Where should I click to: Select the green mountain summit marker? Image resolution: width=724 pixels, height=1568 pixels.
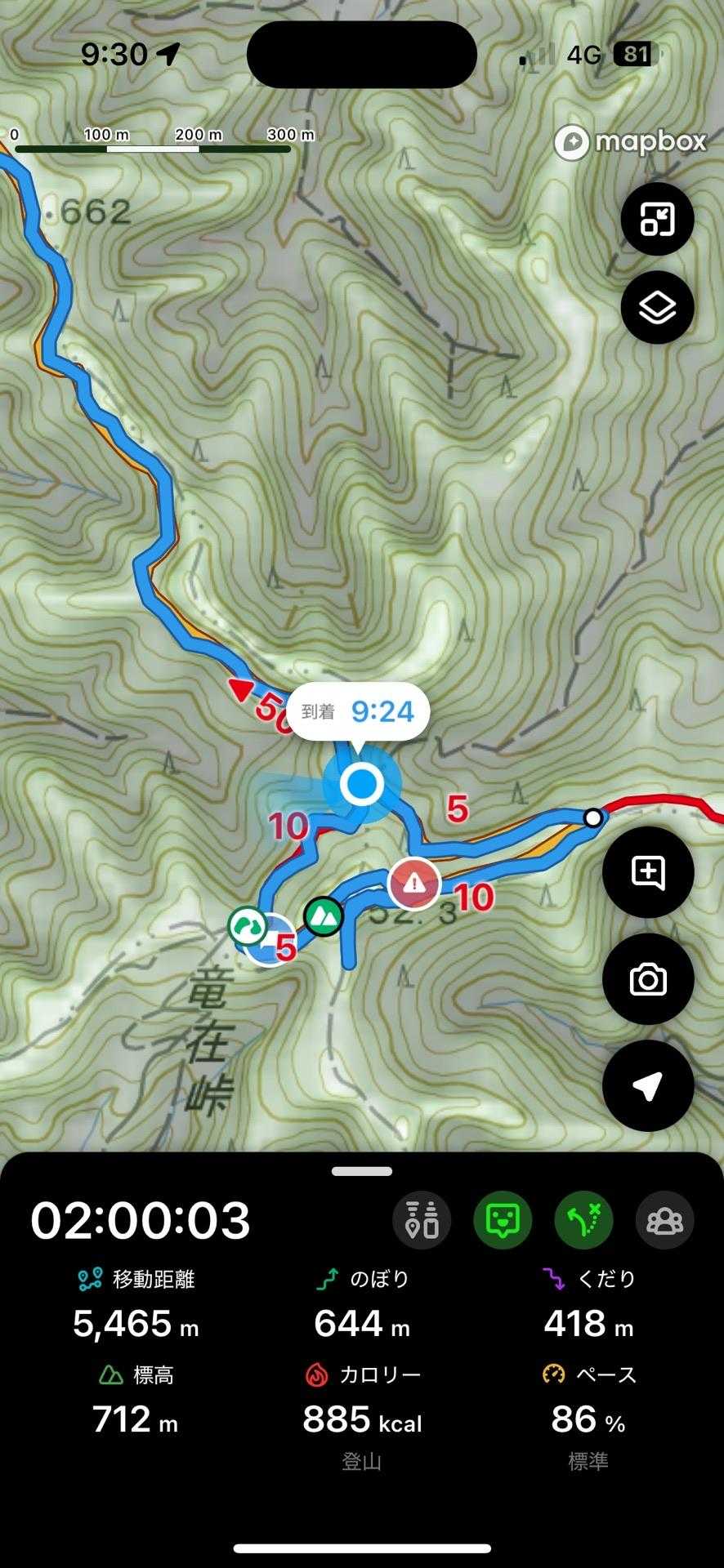324,916
